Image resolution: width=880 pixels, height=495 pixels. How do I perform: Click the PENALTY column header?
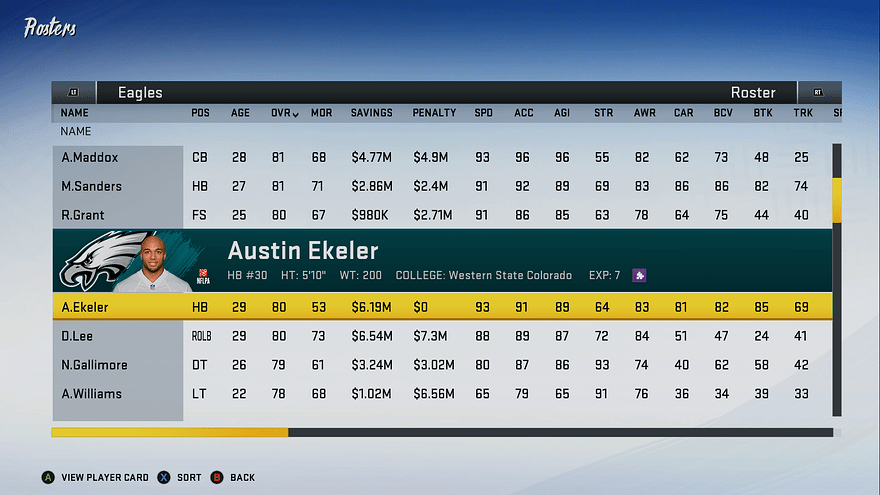[434, 113]
